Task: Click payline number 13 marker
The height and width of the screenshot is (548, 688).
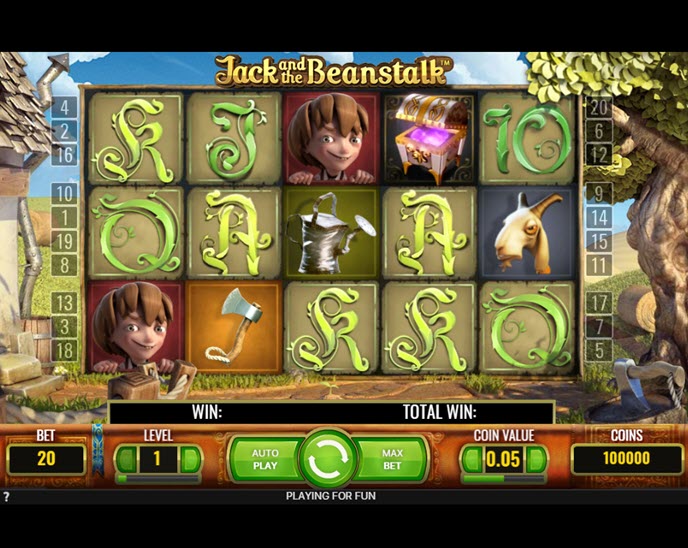Action: click(x=64, y=302)
